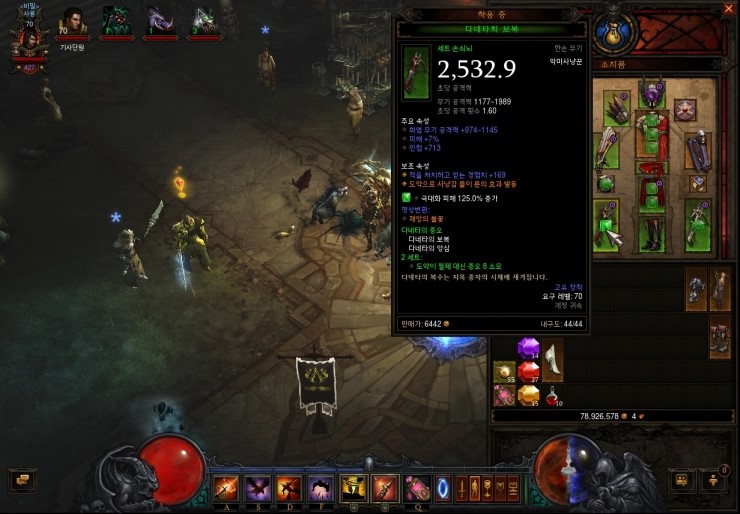Open the social menu button at bottom right
This screenshot has width=740, height=514.
coord(712,479)
